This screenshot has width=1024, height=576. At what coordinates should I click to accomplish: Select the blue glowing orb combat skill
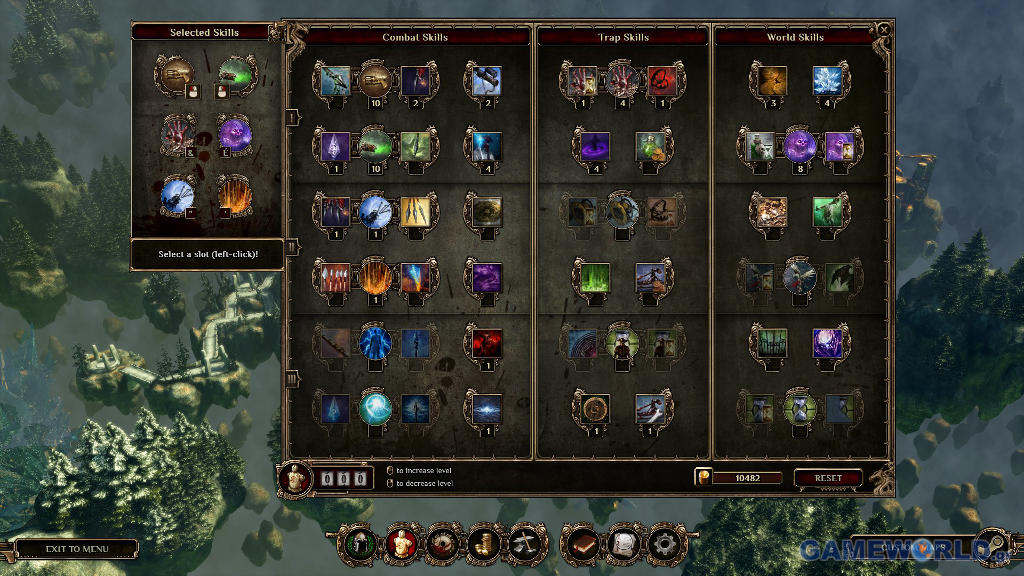tap(374, 408)
